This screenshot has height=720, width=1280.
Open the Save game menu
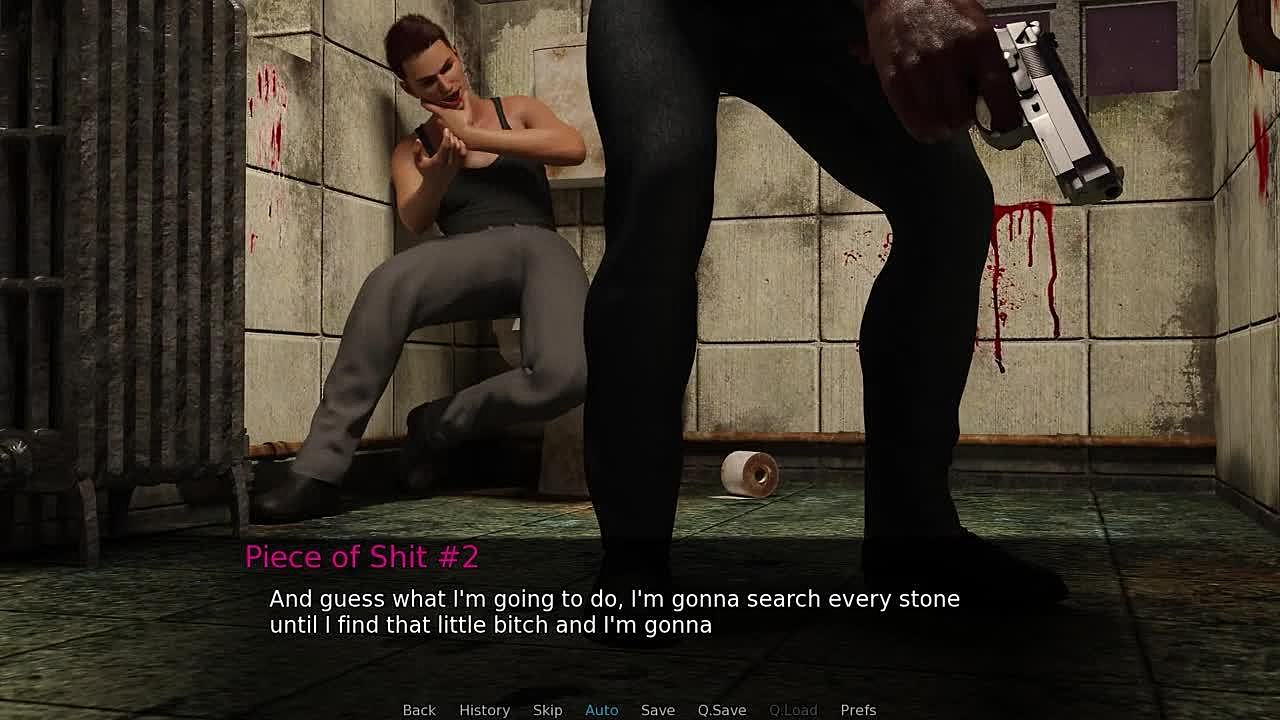657,710
